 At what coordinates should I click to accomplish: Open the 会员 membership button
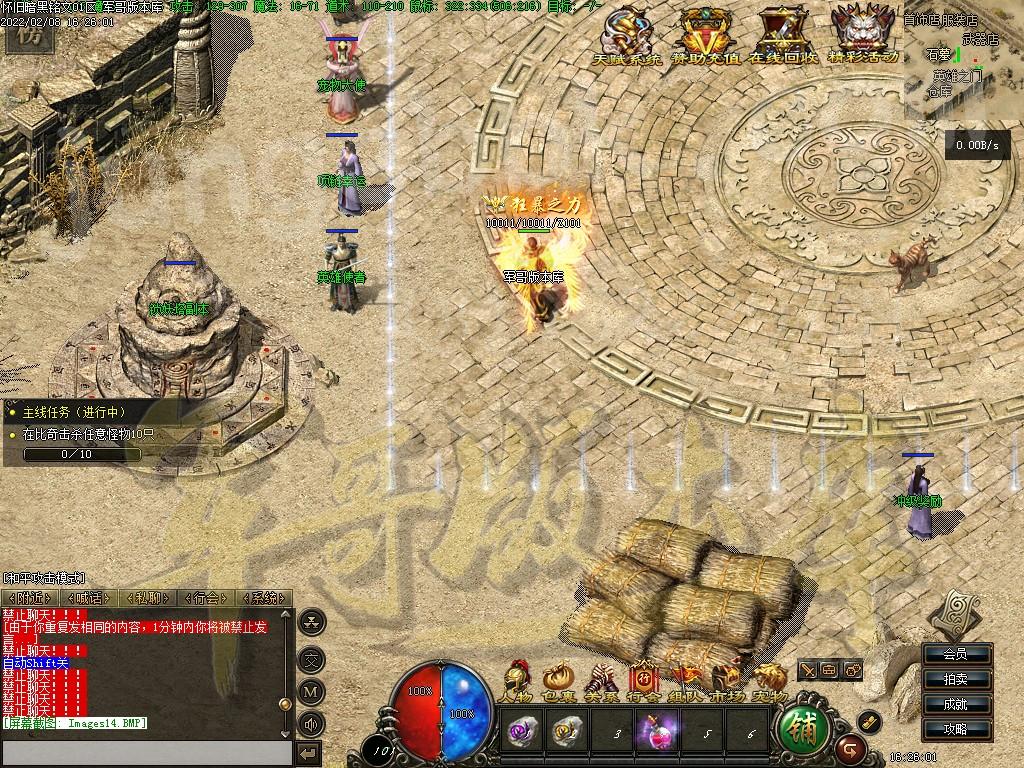coord(956,655)
